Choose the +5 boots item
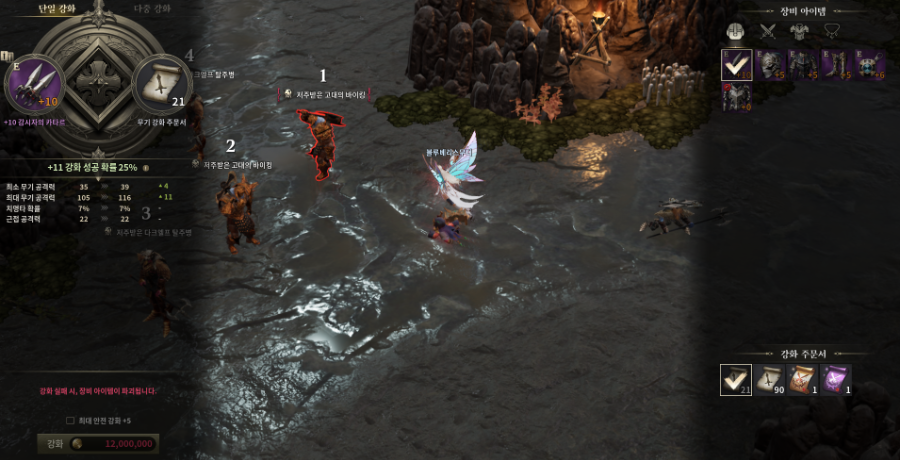Image resolution: width=900 pixels, height=460 pixels. [834, 64]
